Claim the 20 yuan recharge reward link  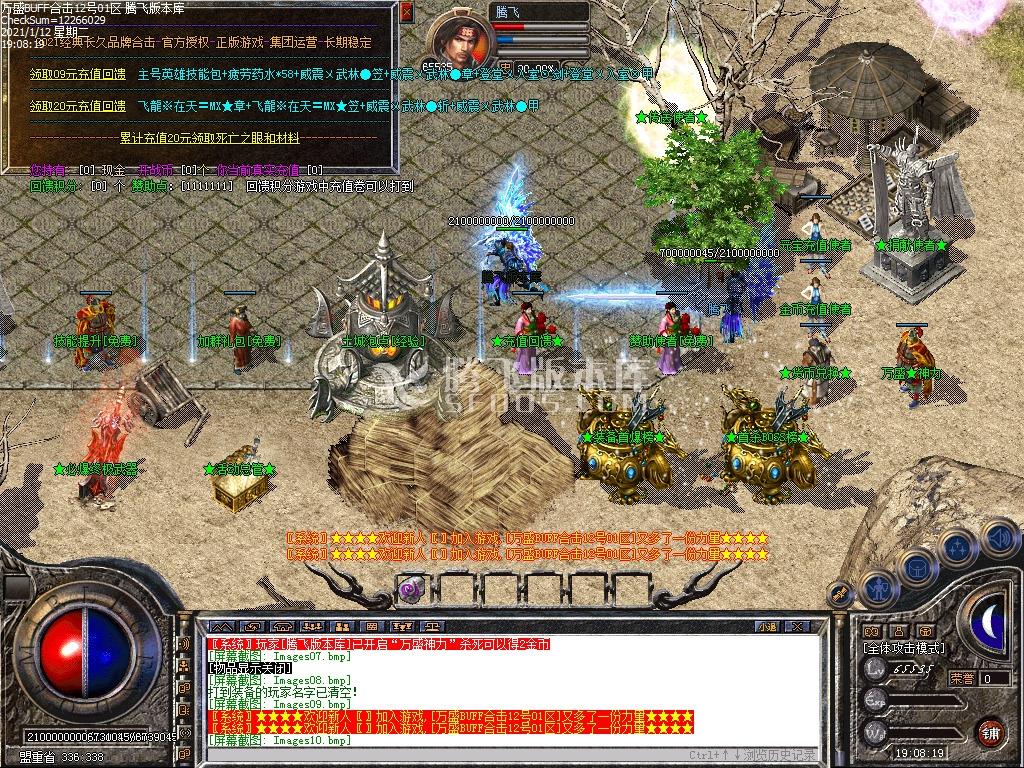pos(77,105)
